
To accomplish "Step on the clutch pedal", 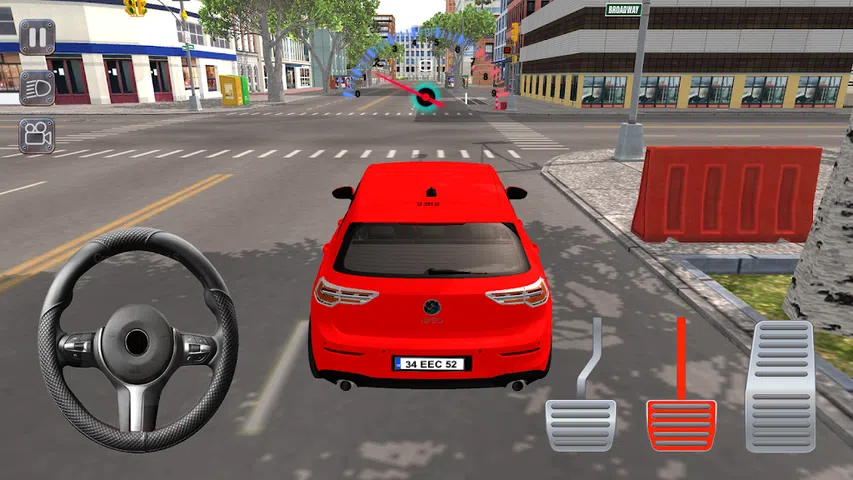I will (x=580, y=424).
